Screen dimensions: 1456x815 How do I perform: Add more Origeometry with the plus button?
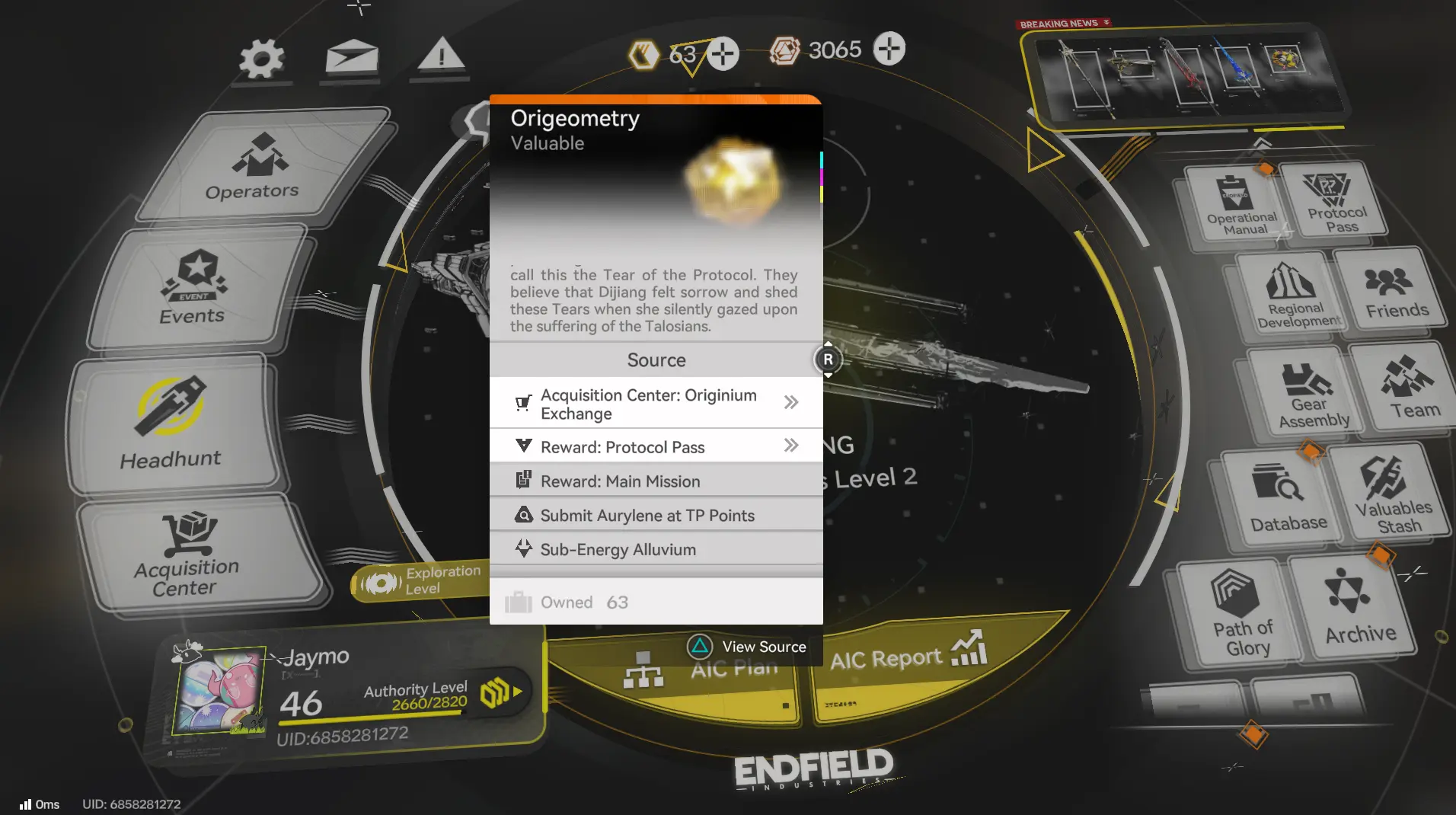(x=723, y=54)
